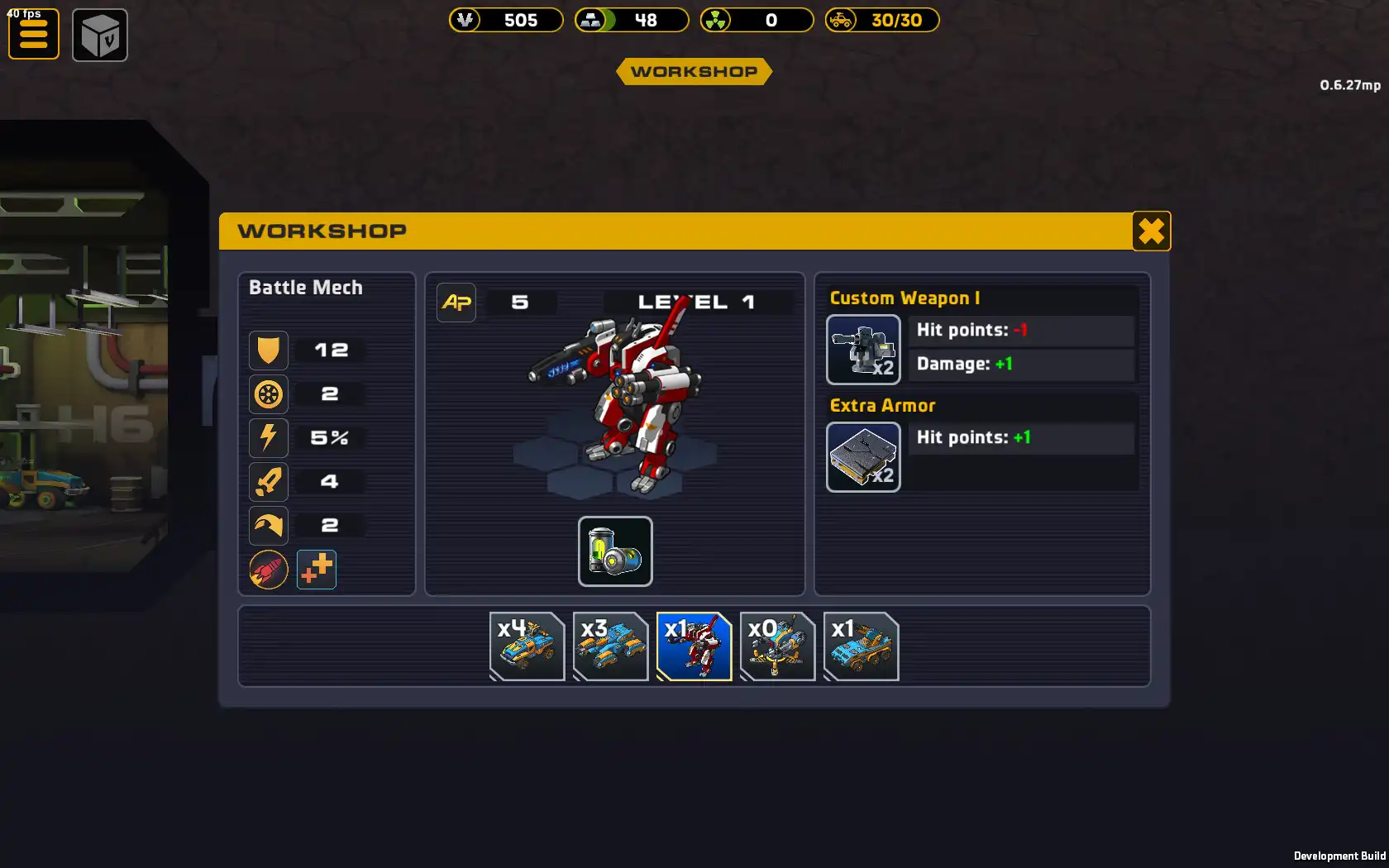Choose the x3 blue tank unit
The height and width of the screenshot is (868, 1389).
click(x=610, y=646)
